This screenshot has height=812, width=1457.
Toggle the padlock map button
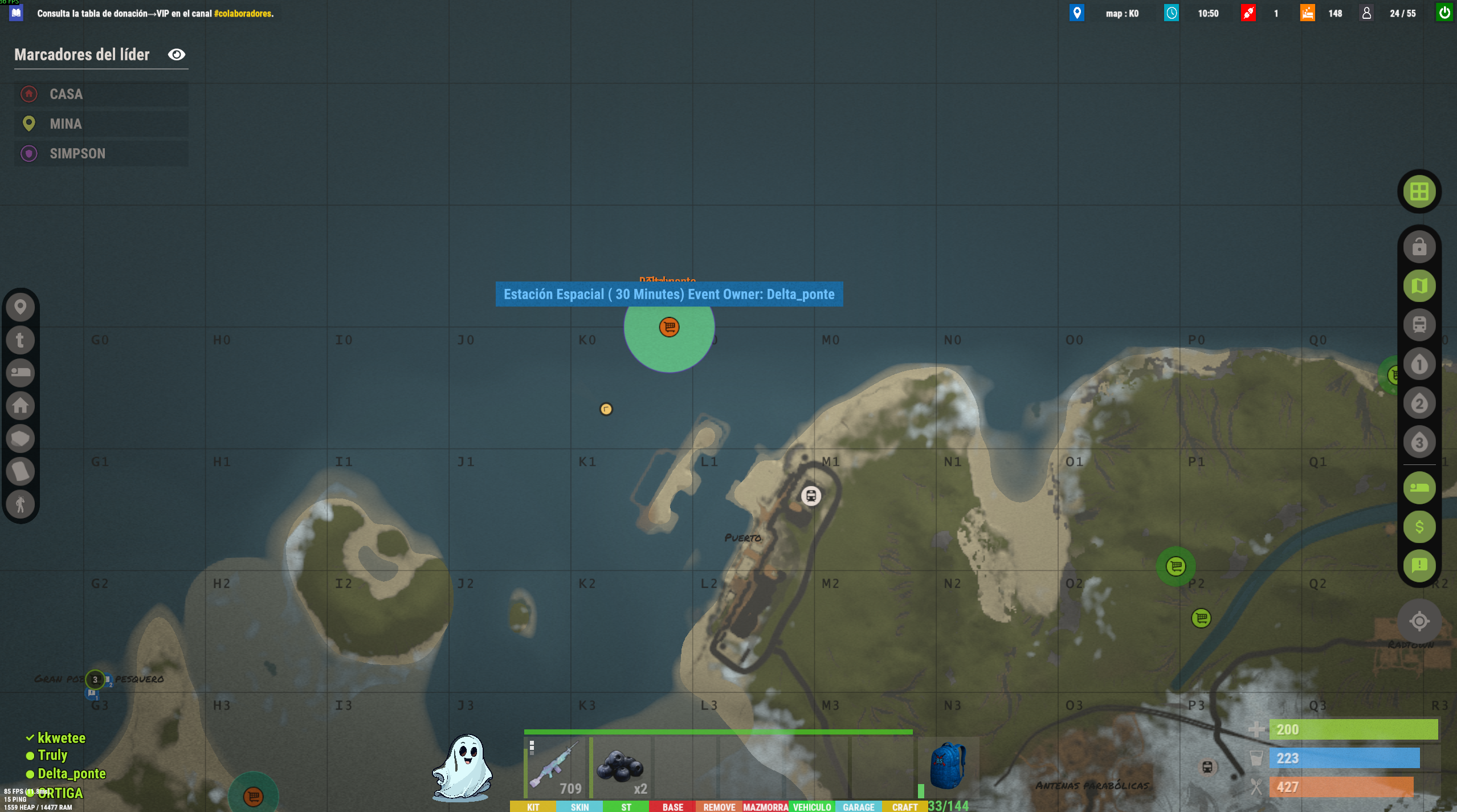1419,247
